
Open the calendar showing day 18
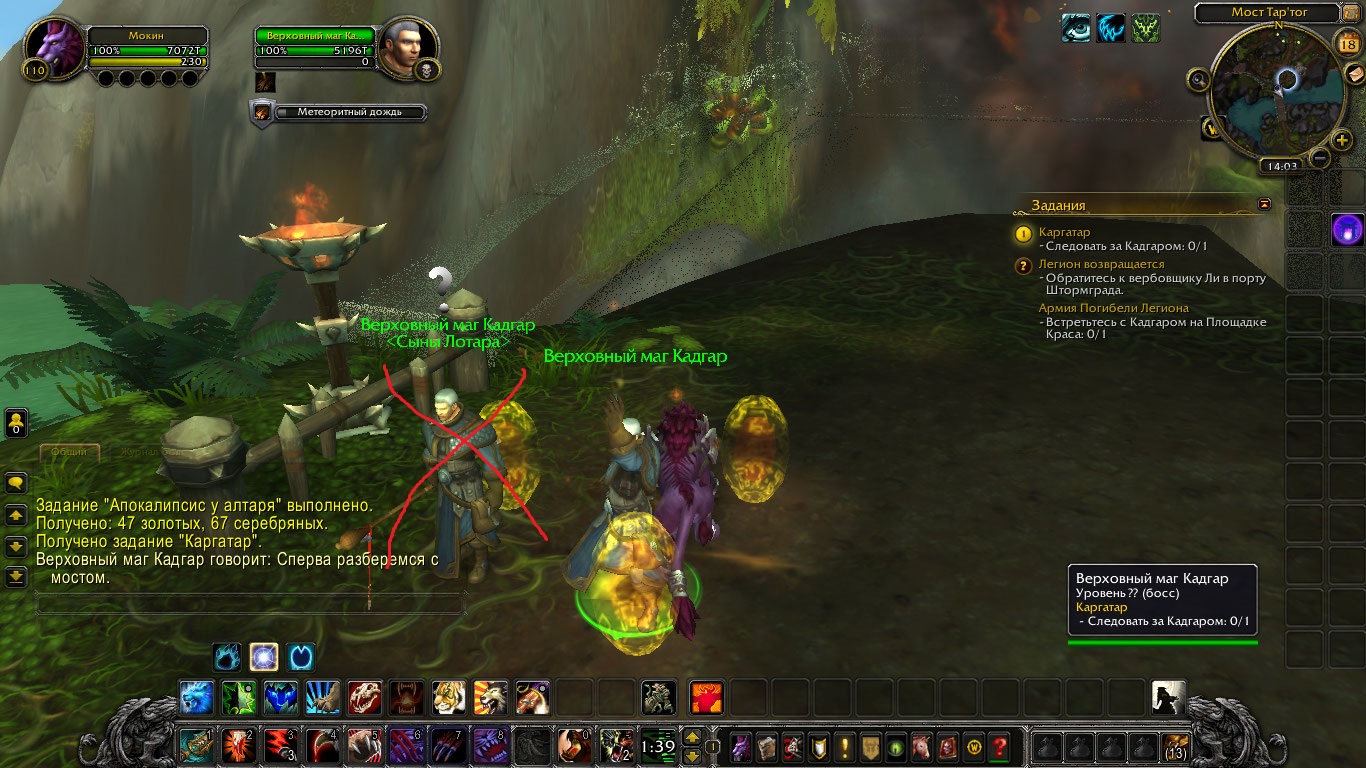pos(1347,44)
